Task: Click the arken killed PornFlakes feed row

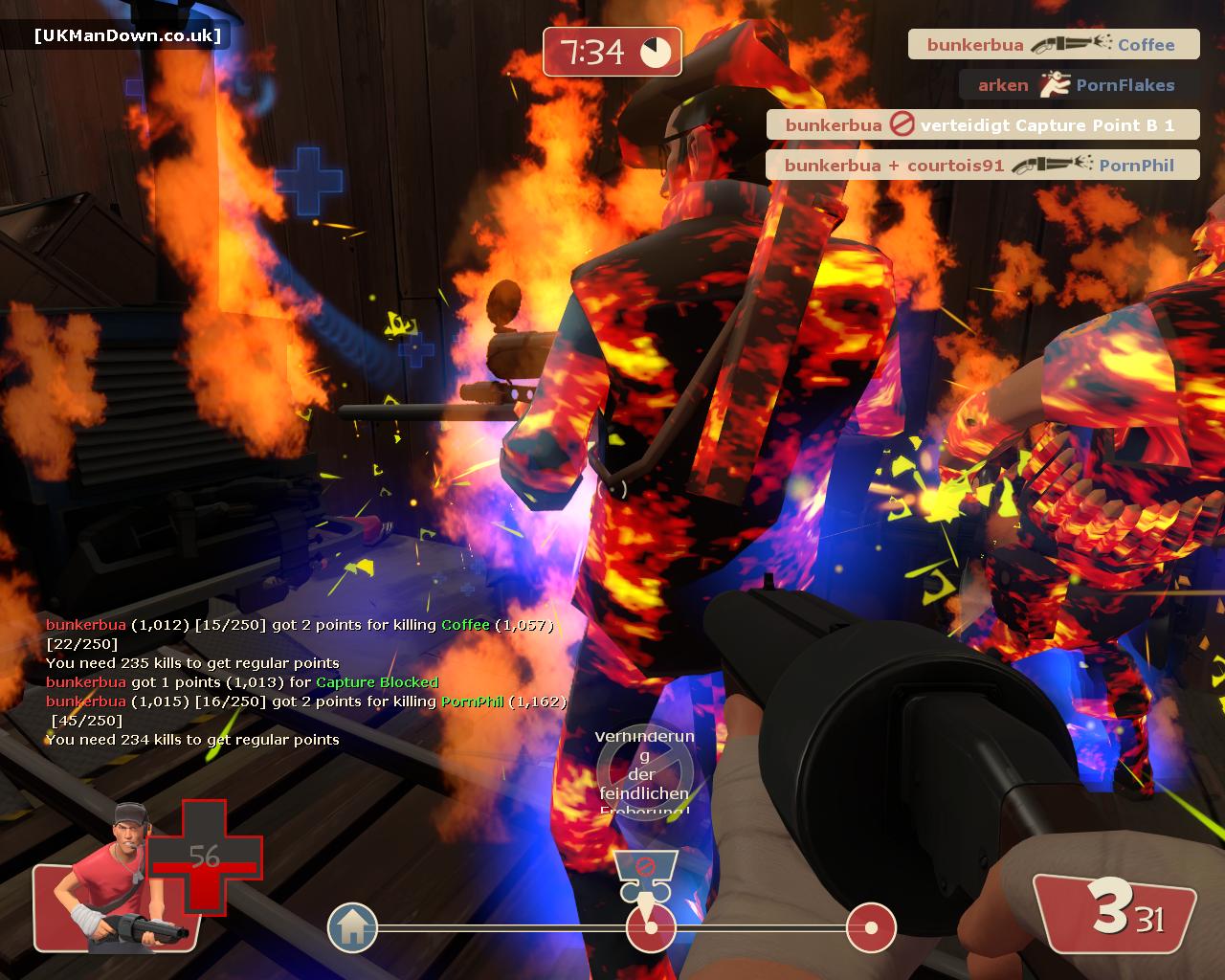Action: click(1078, 85)
